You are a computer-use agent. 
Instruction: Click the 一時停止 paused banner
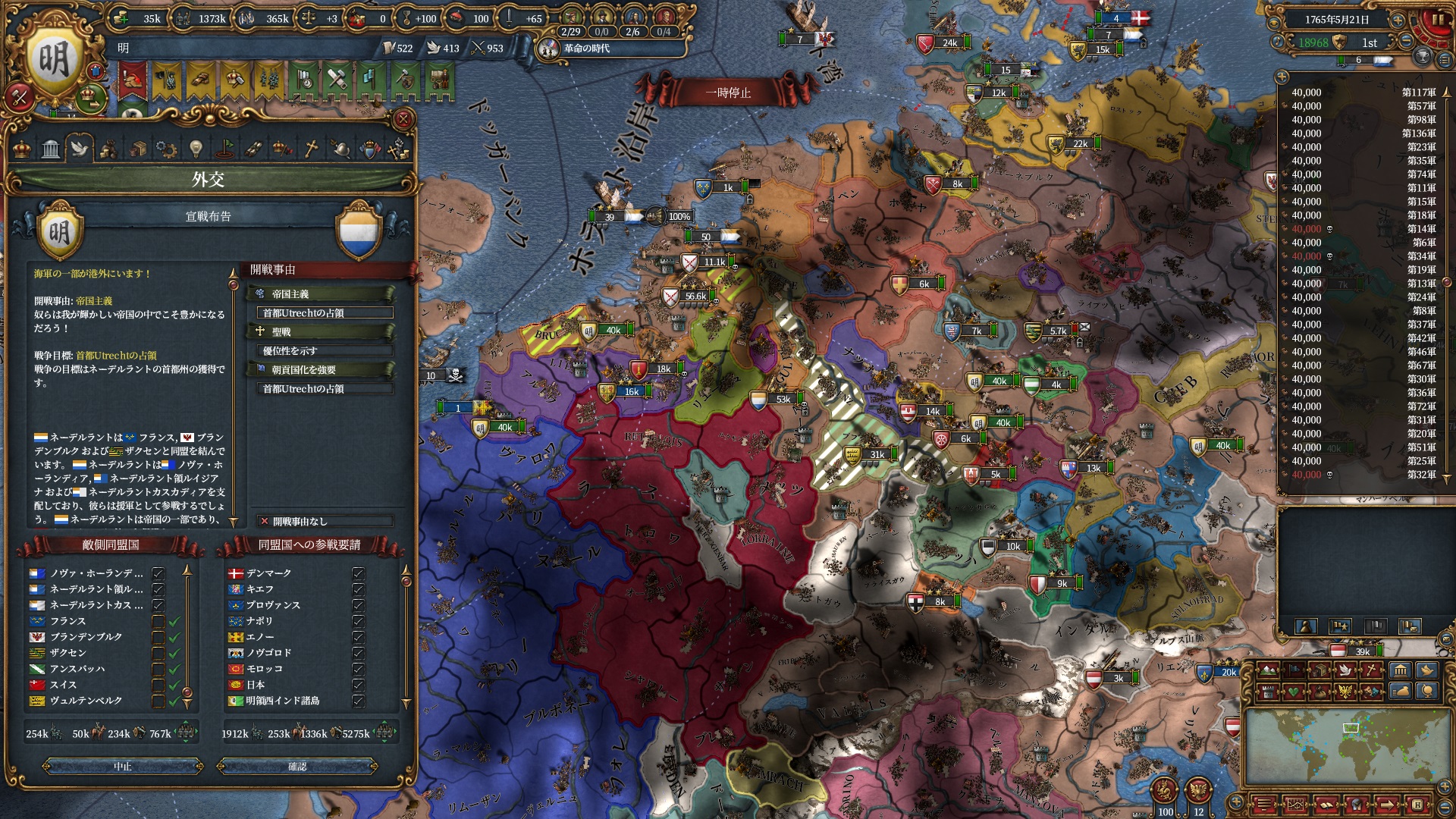(x=728, y=93)
